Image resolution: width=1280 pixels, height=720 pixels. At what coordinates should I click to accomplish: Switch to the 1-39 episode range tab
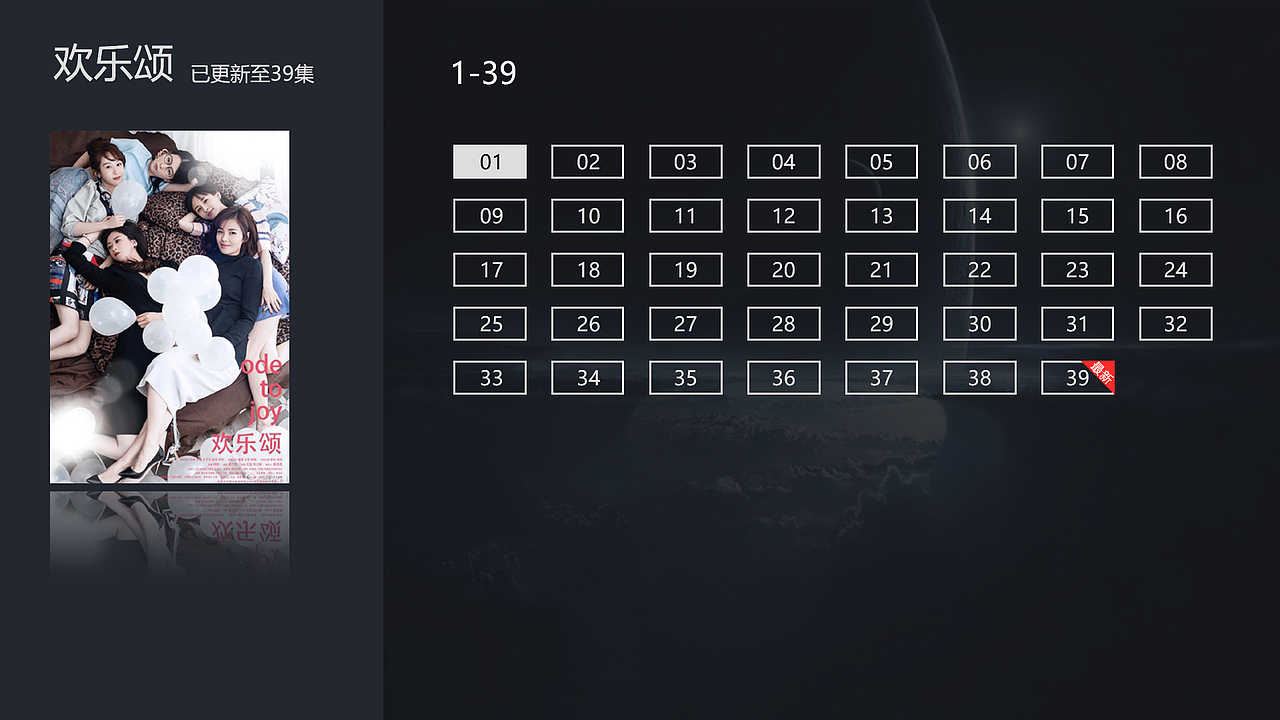(482, 73)
